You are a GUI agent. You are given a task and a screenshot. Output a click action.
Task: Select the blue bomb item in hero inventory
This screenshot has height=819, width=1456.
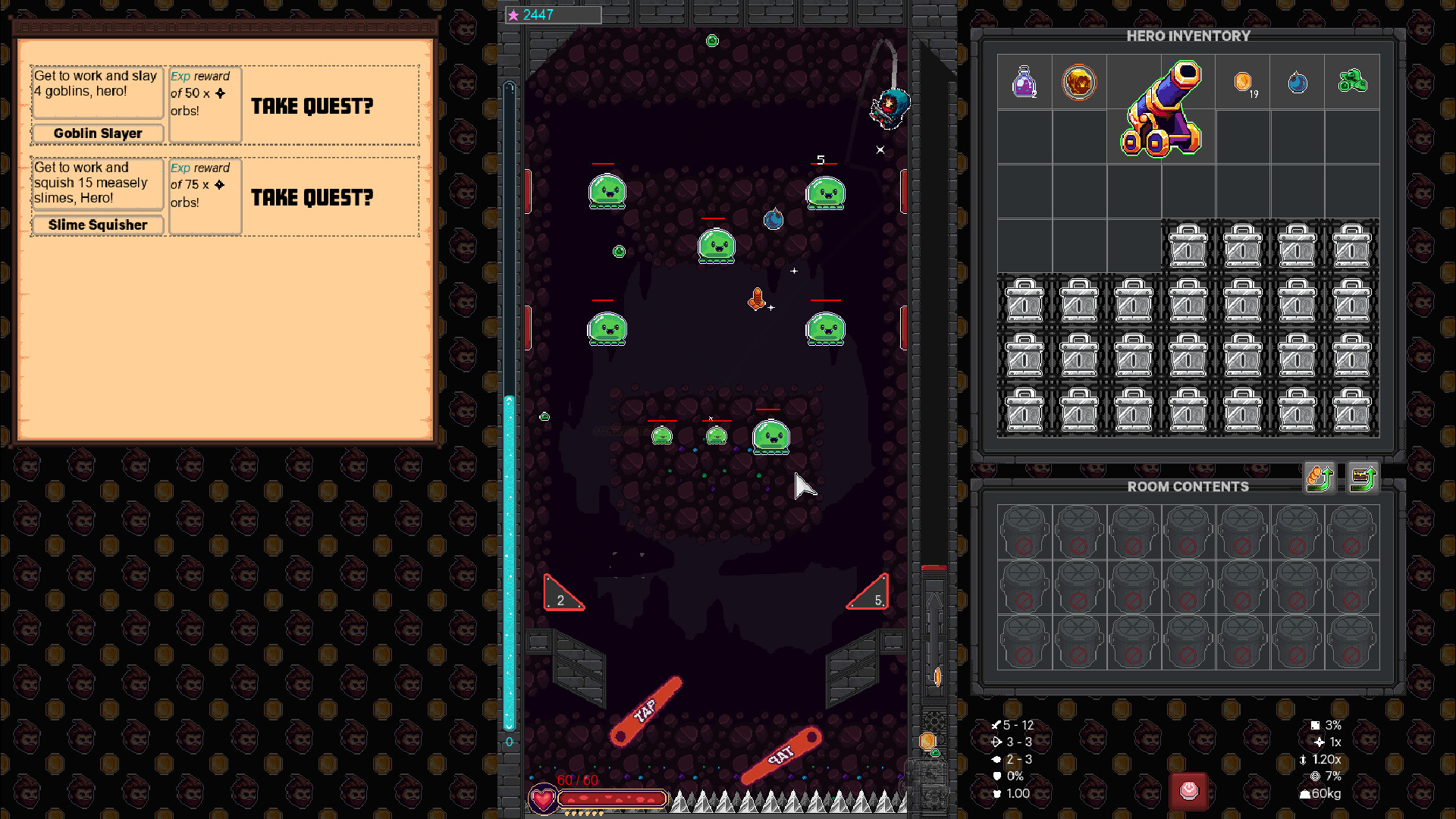click(x=1298, y=83)
